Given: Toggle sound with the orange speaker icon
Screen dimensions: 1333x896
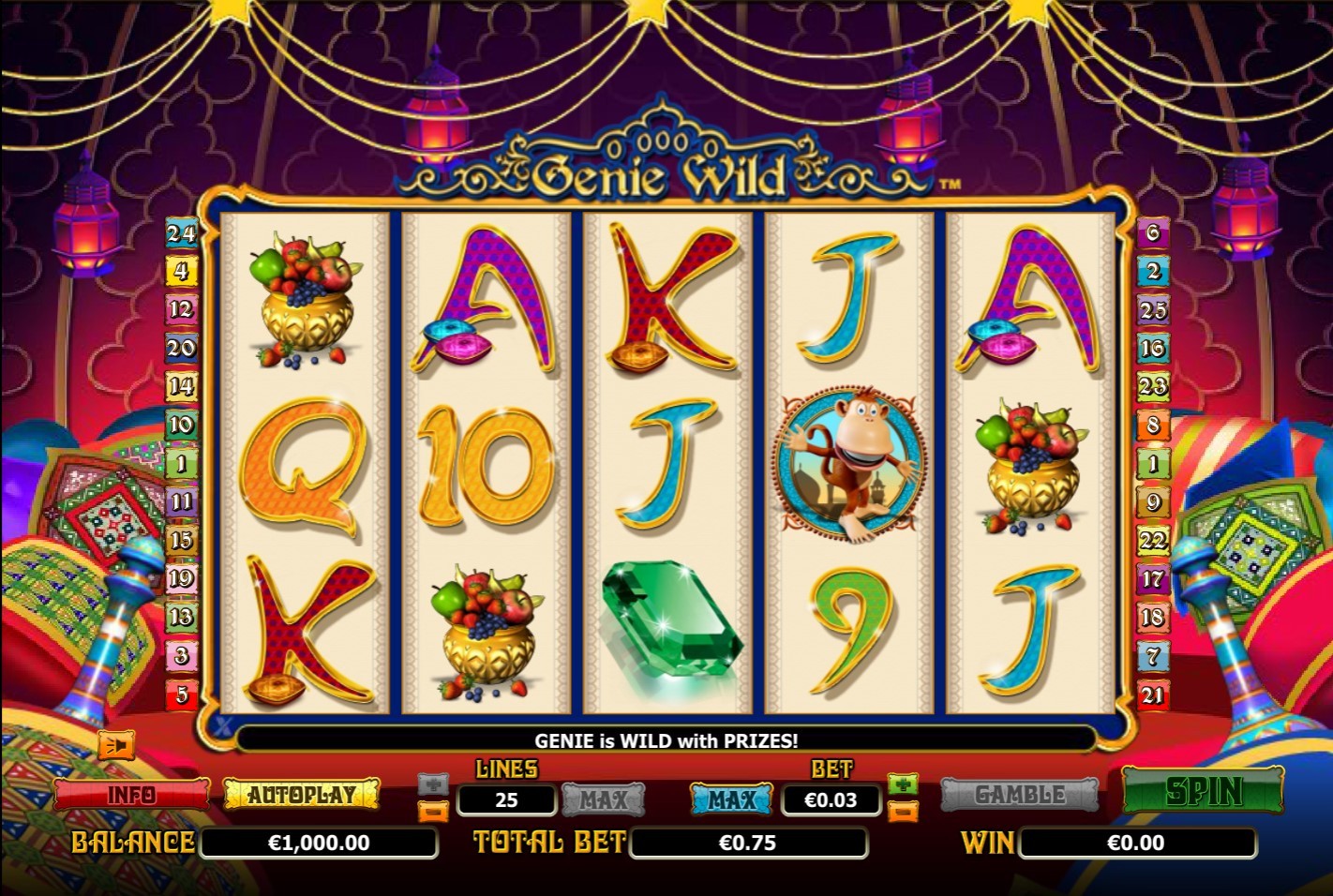Looking at the screenshot, I should [117, 745].
